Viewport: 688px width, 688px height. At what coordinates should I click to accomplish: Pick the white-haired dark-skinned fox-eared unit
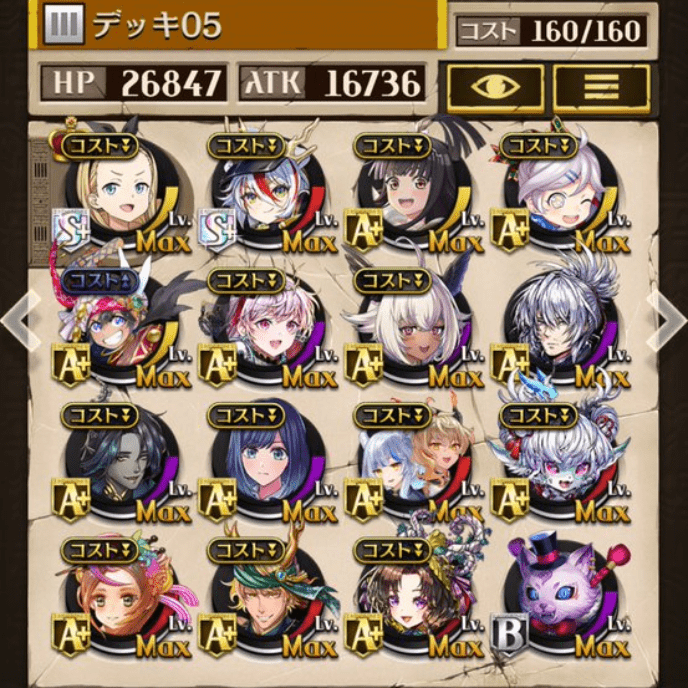point(408,328)
